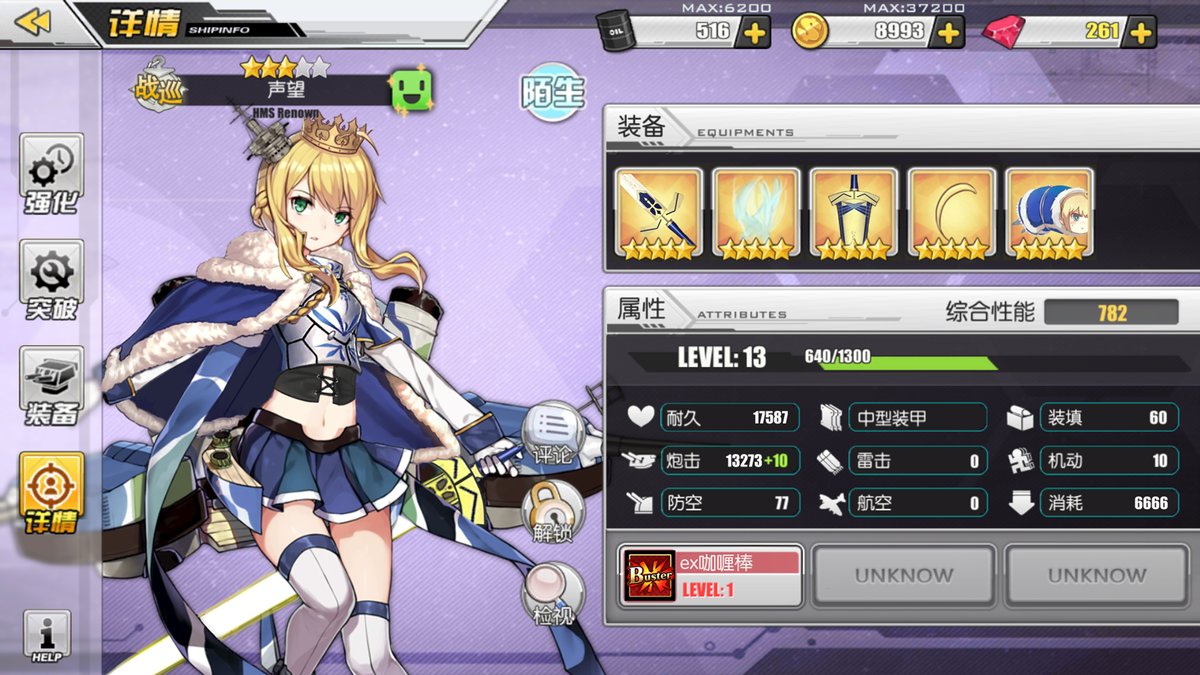Open the 评论 comments button
Screen dimensions: 1200x675
(552, 435)
